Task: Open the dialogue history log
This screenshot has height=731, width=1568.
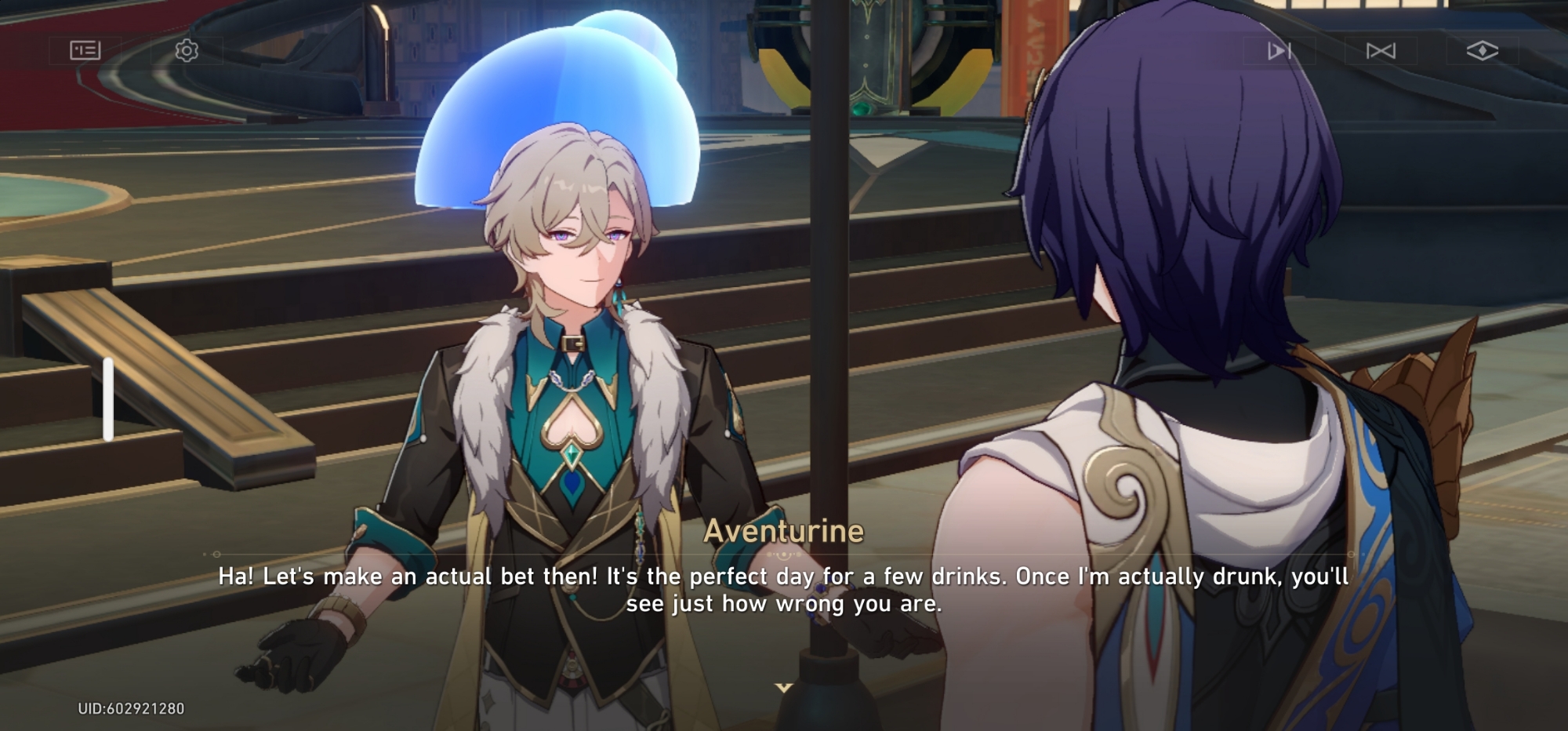Action: (x=85, y=51)
